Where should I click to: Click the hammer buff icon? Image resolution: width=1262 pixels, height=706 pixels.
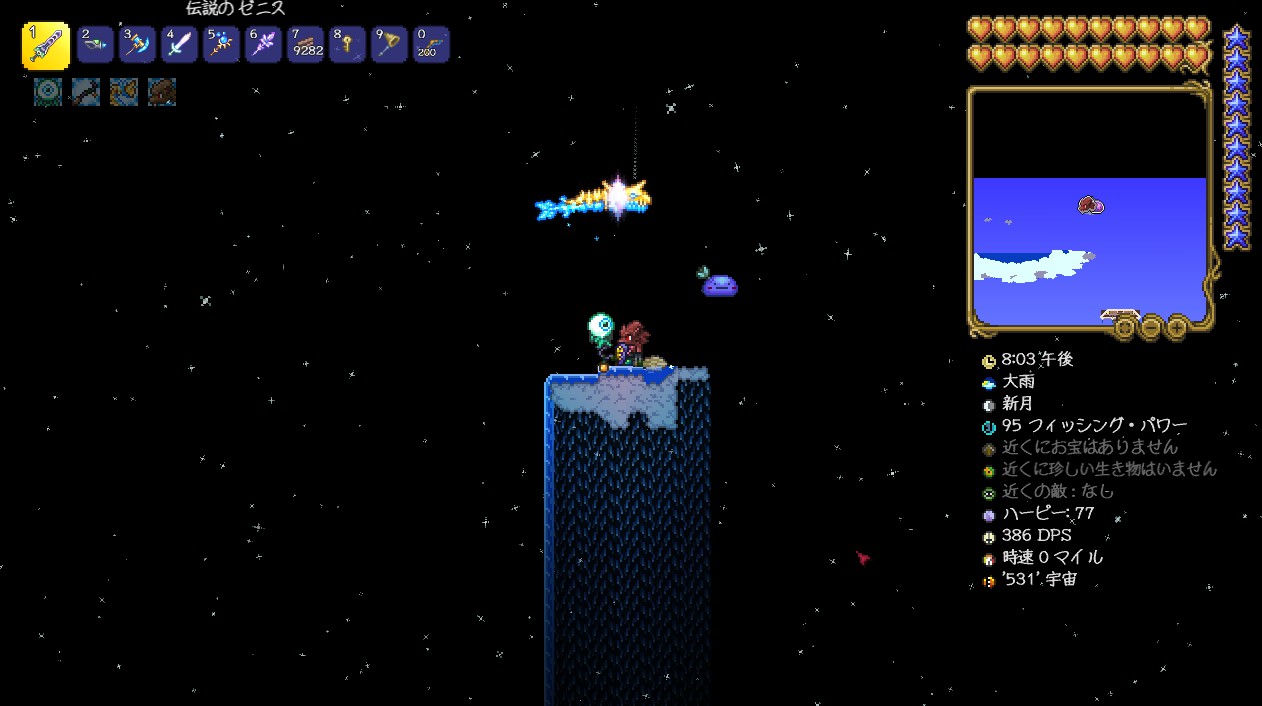pyautogui.click(x=86, y=92)
